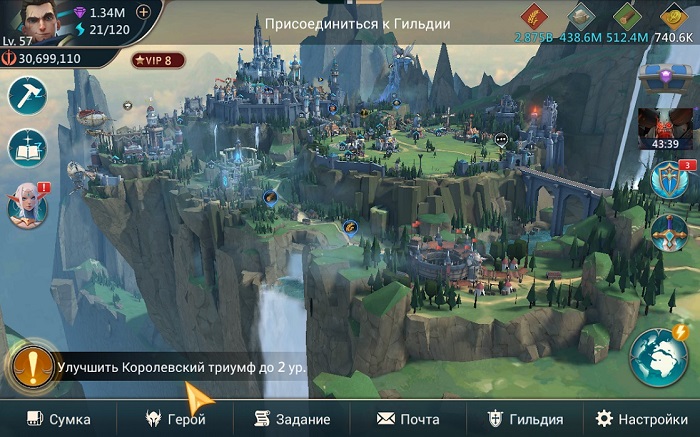Open the book research icon
This screenshot has width=700, height=437.
coord(27,149)
